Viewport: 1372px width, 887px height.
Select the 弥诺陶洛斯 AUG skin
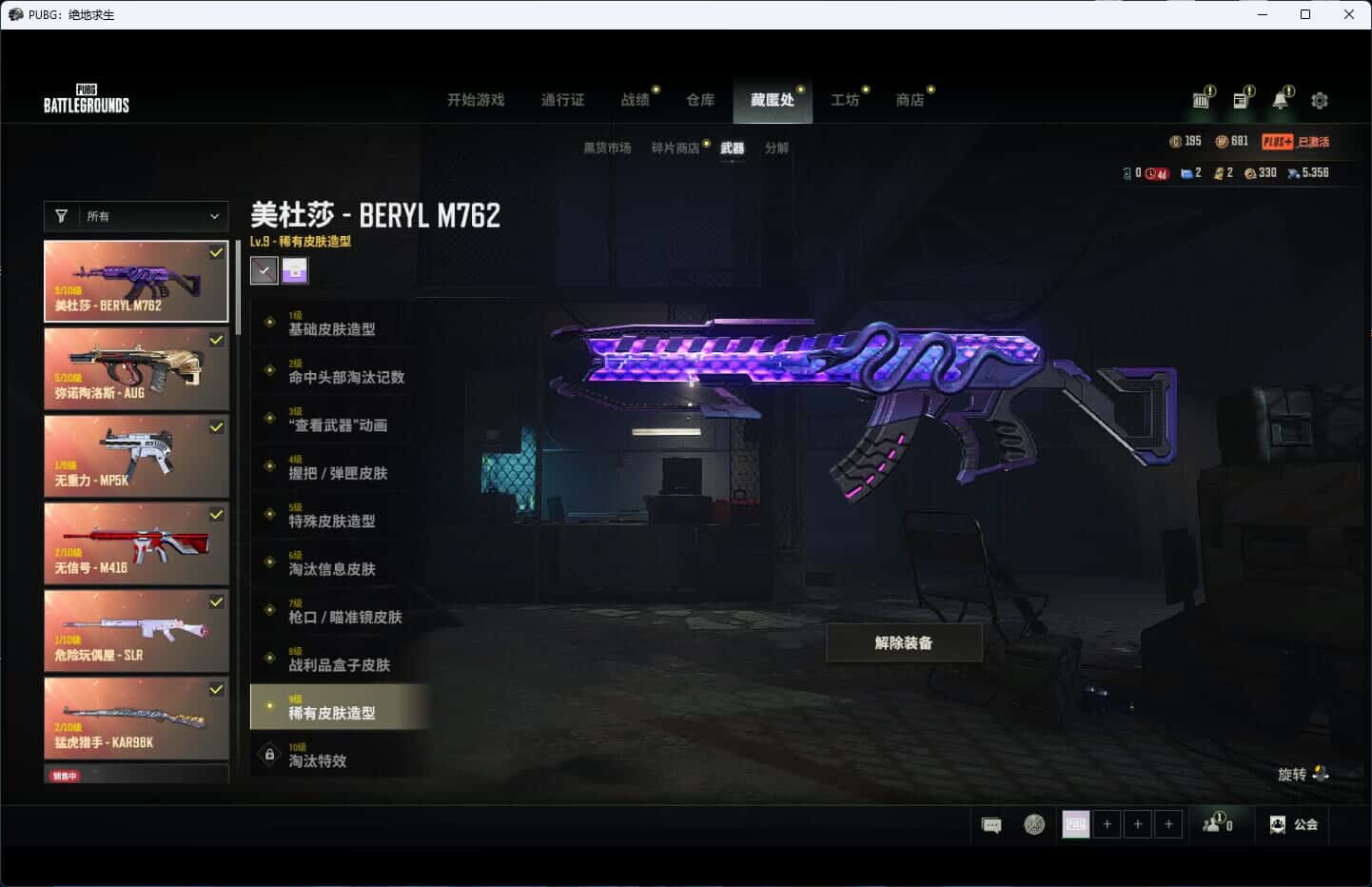click(136, 369)
